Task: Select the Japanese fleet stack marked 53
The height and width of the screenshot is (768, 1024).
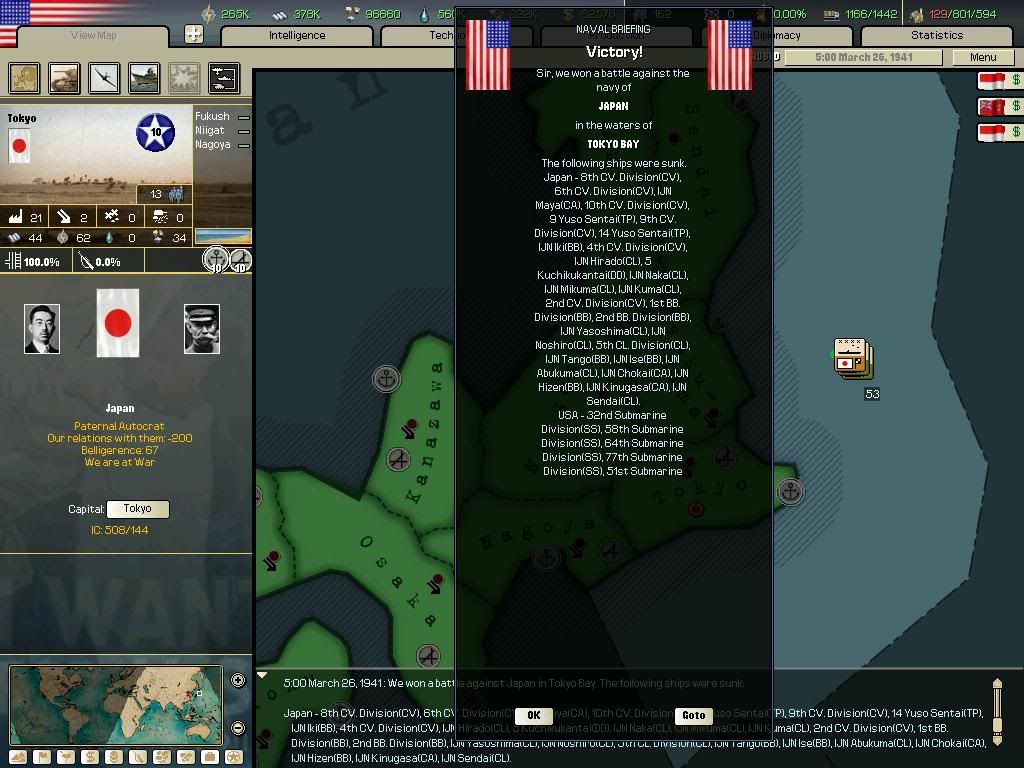Action: [x=853, y=358]
